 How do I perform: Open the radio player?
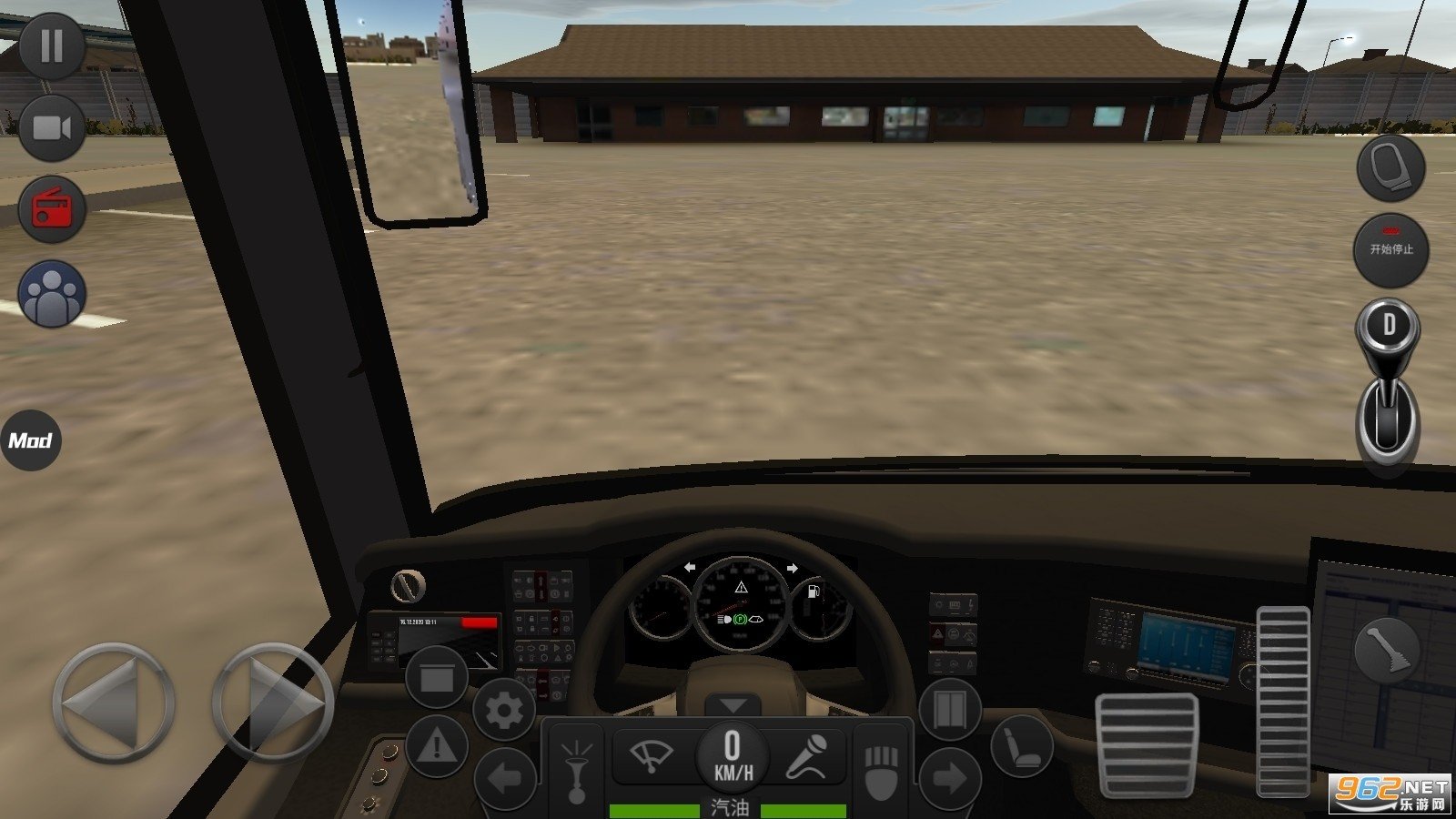click(50, 209)
